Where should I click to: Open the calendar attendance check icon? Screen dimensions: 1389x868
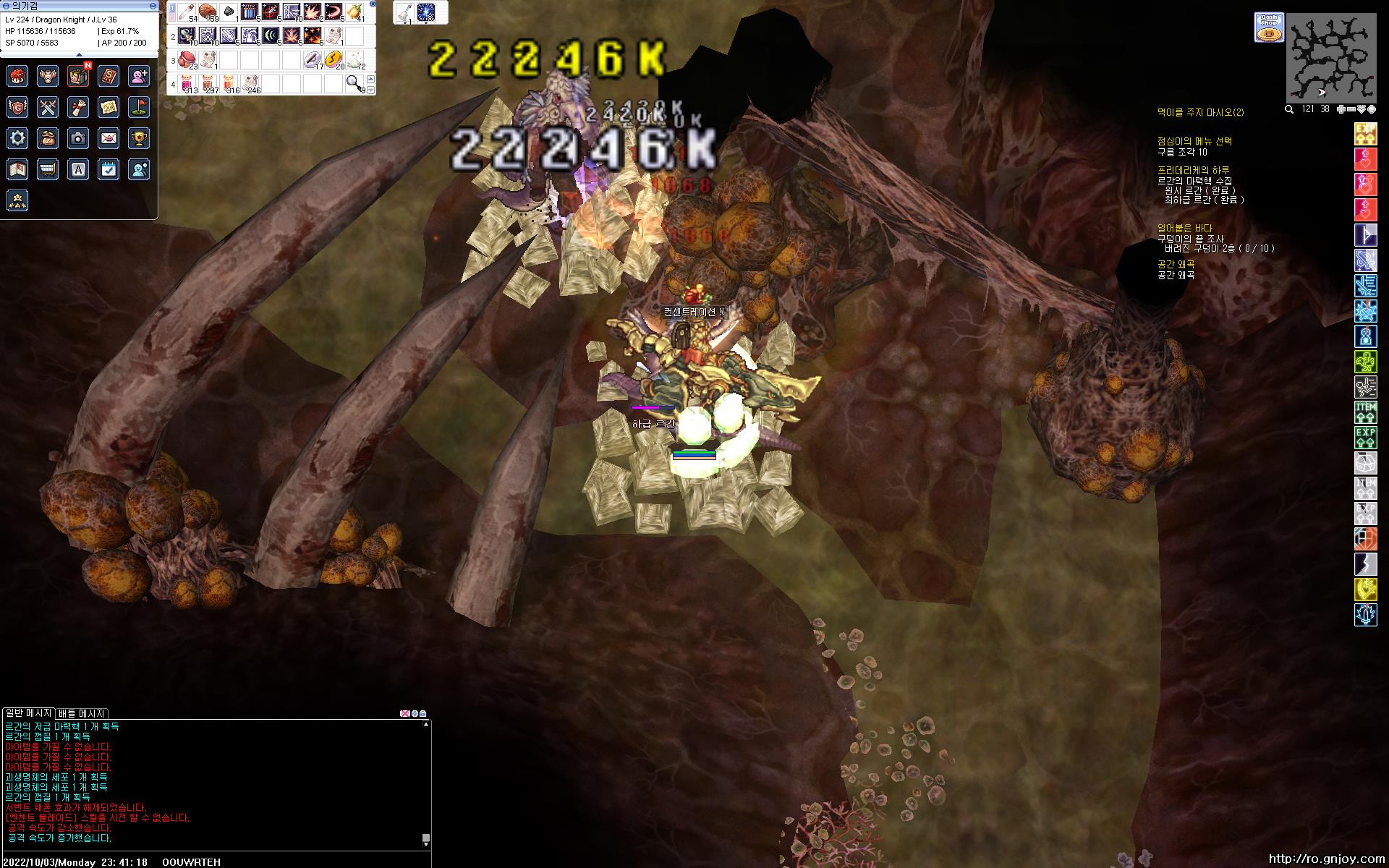pyautogui.click(x=109, y=169)
